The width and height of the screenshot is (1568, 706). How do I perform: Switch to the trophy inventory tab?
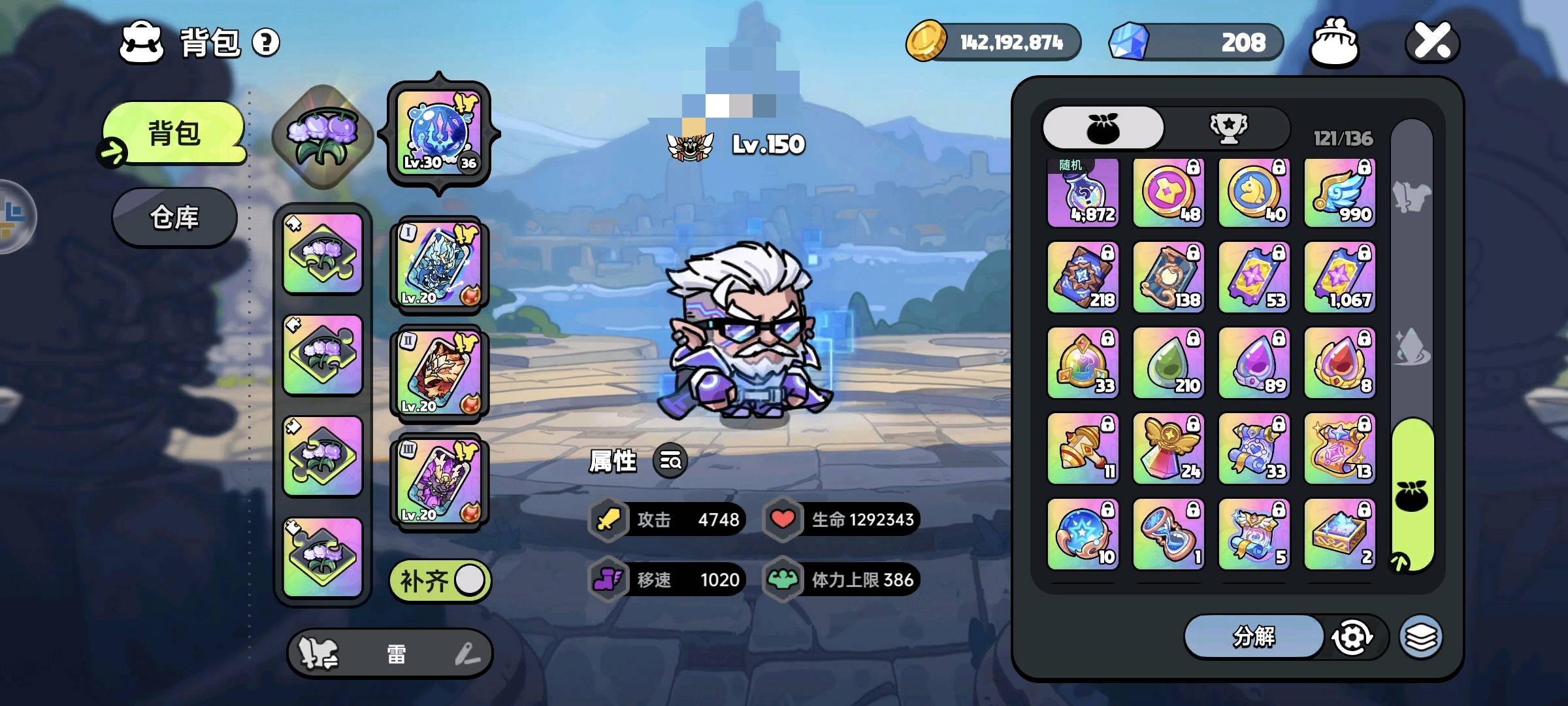(x=1228, y=128)
